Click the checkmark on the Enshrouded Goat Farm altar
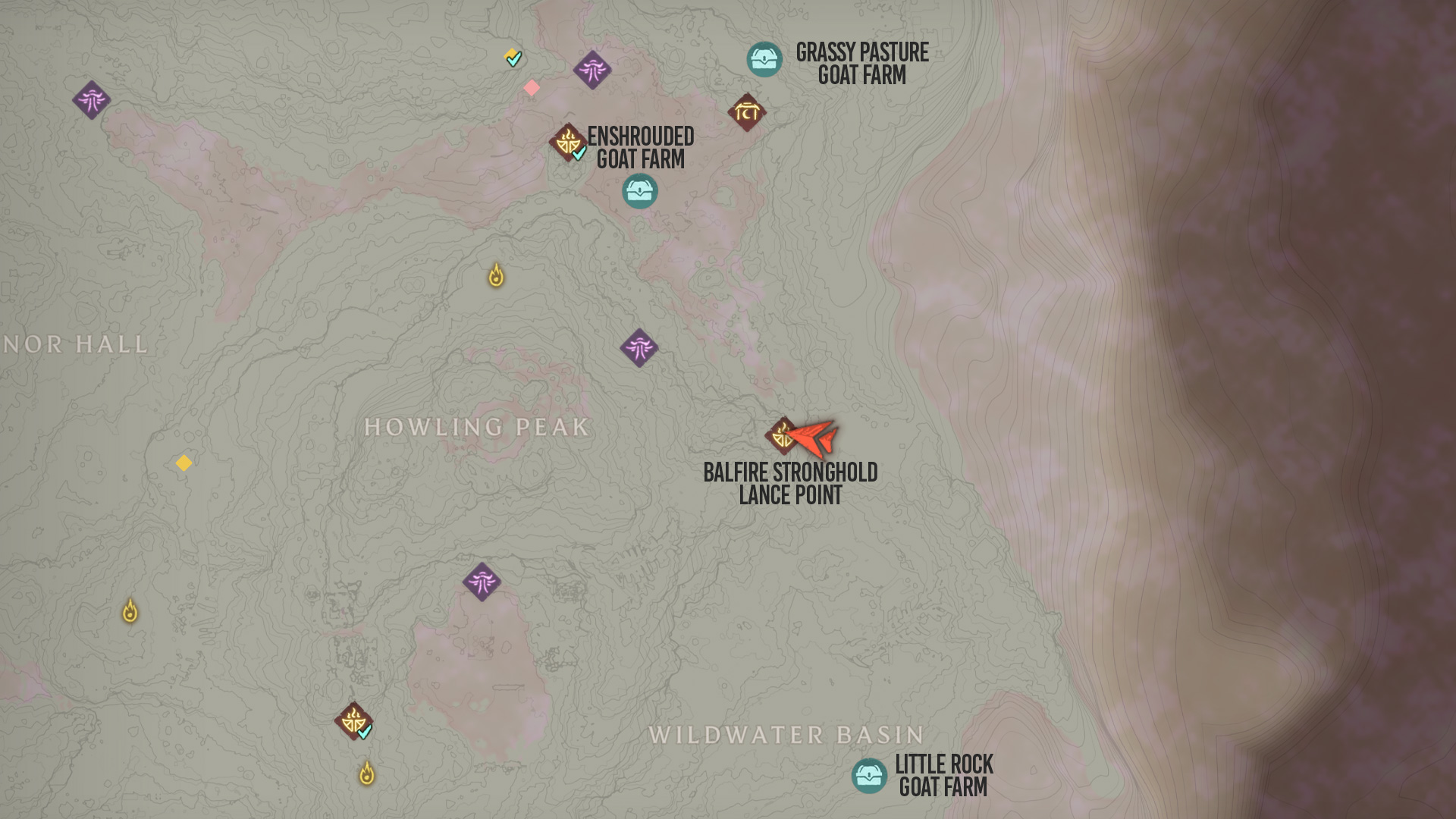1456x819 pixels. point(578,155)
